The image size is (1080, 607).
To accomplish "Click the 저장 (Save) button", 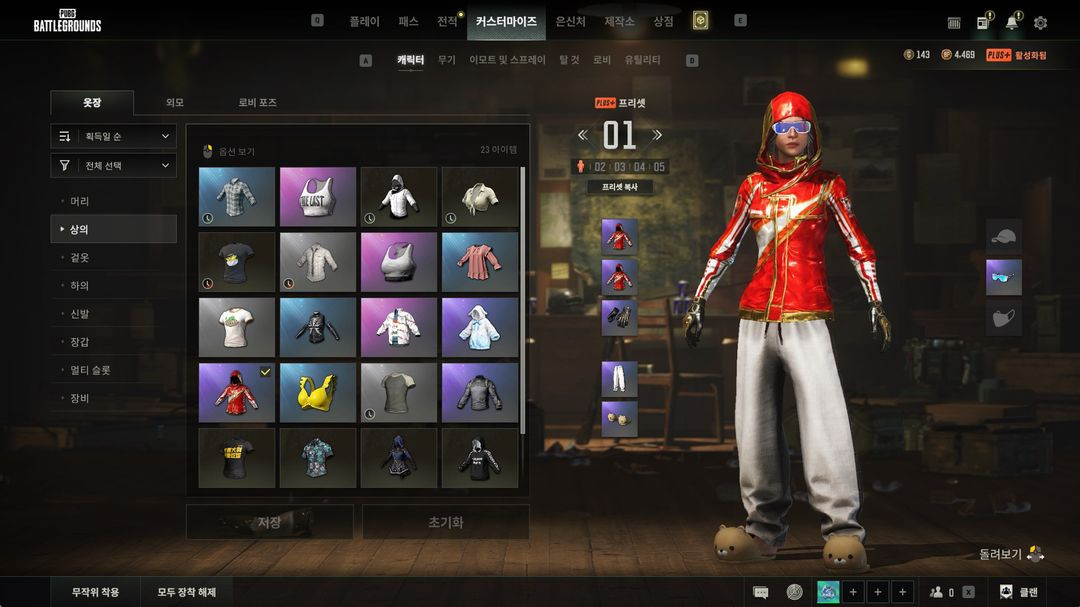I will click(269, 522).
